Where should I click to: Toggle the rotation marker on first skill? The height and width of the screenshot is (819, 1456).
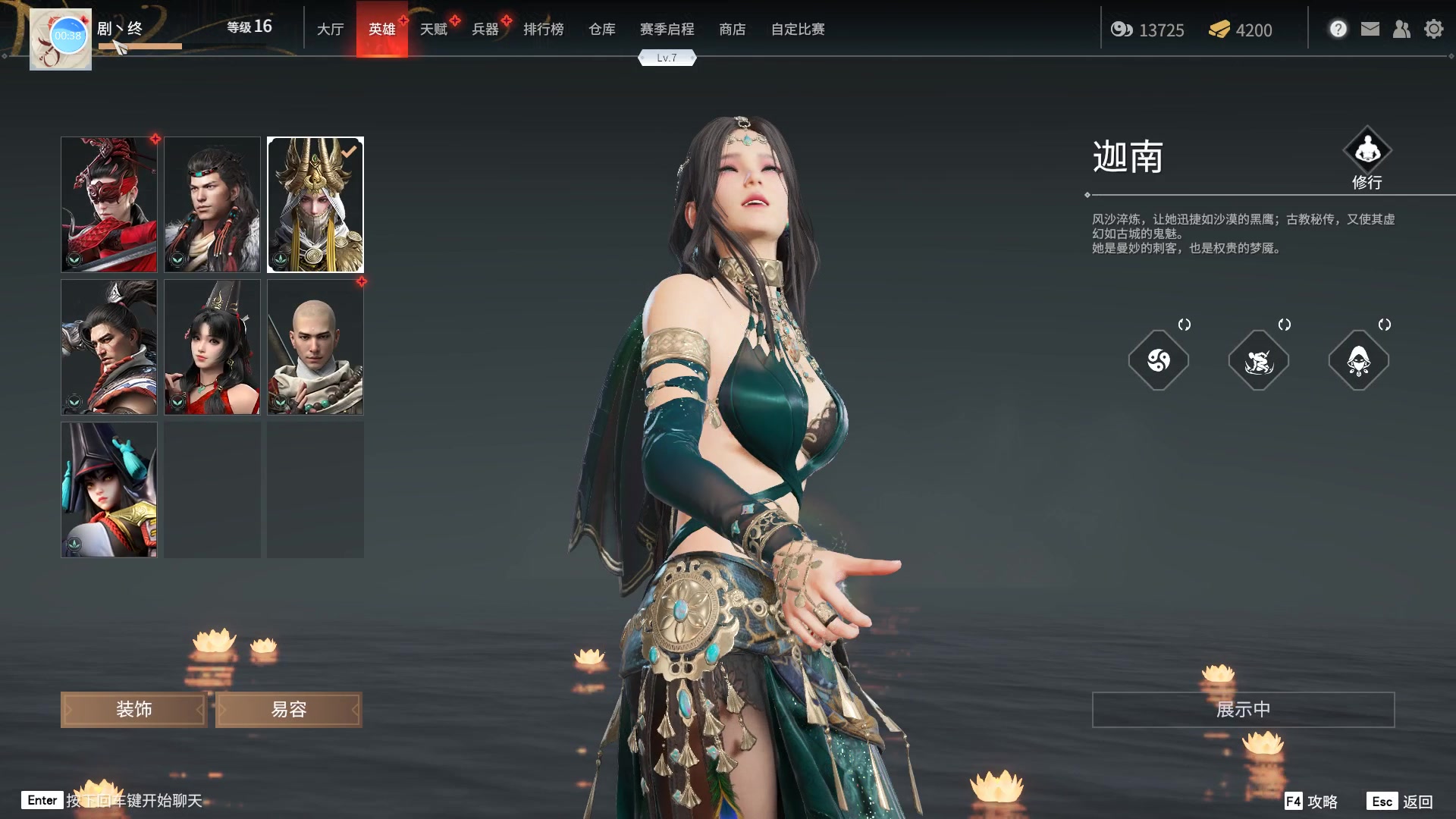tap(1184, 325)
